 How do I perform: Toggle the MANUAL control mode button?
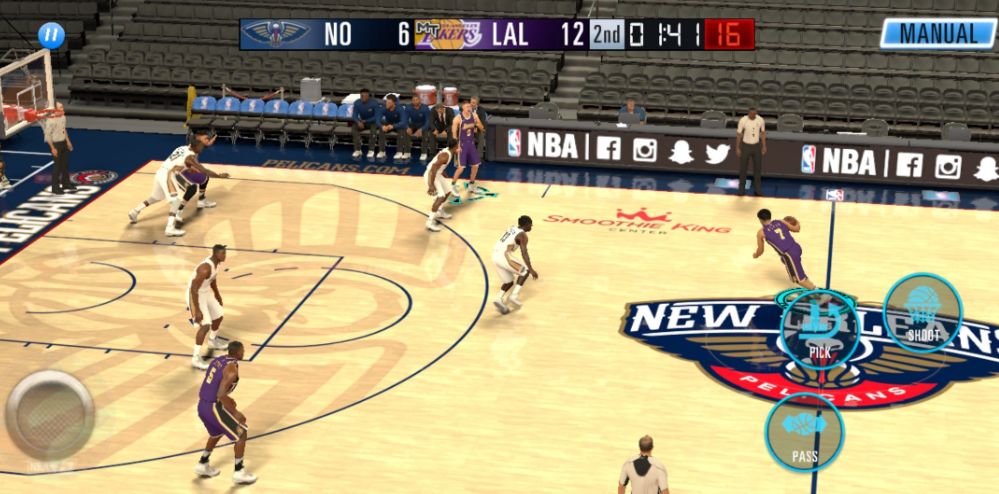pyautogui.click(x=938, y=33)
